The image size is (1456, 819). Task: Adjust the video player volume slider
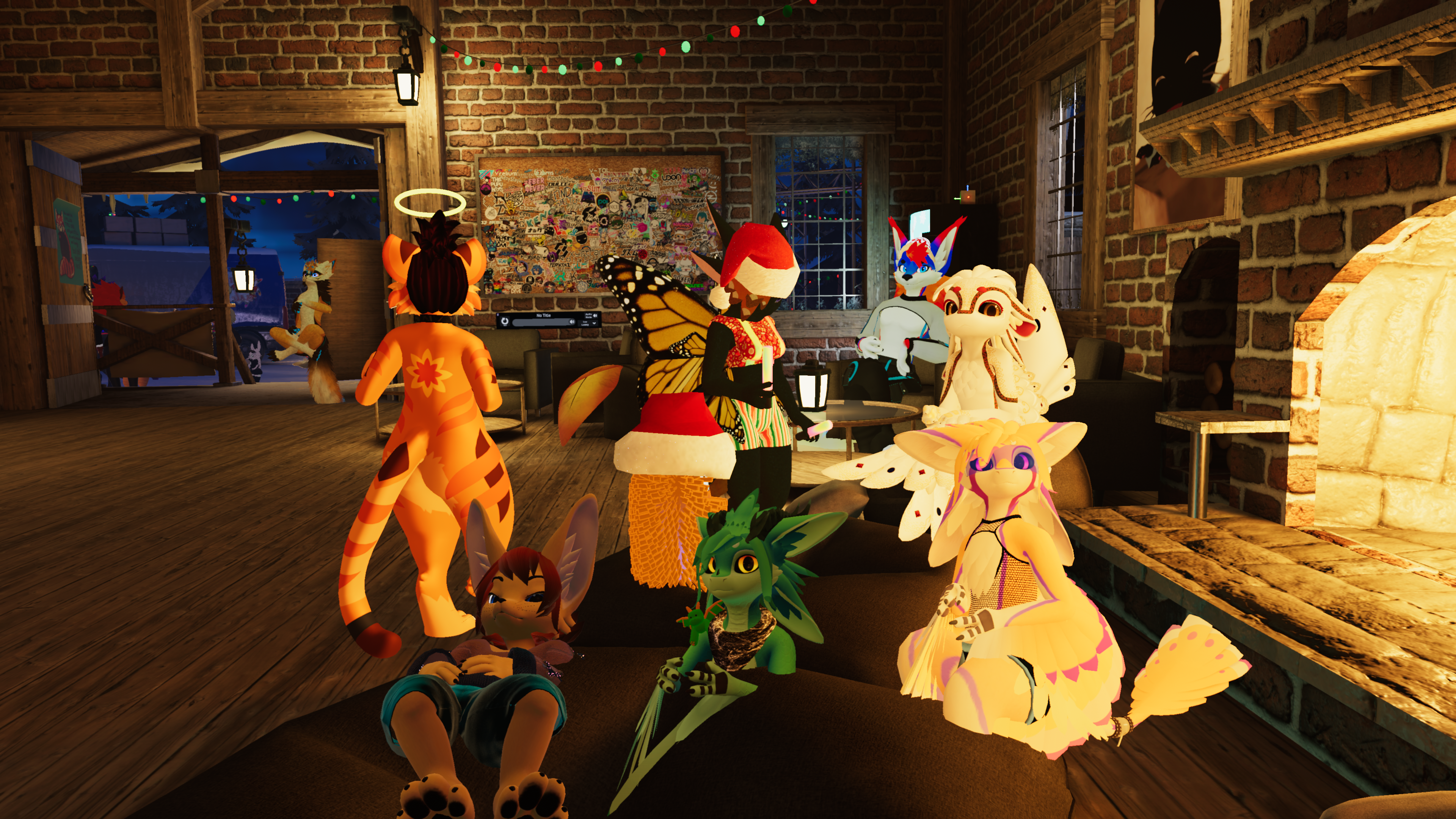(541, 322)
